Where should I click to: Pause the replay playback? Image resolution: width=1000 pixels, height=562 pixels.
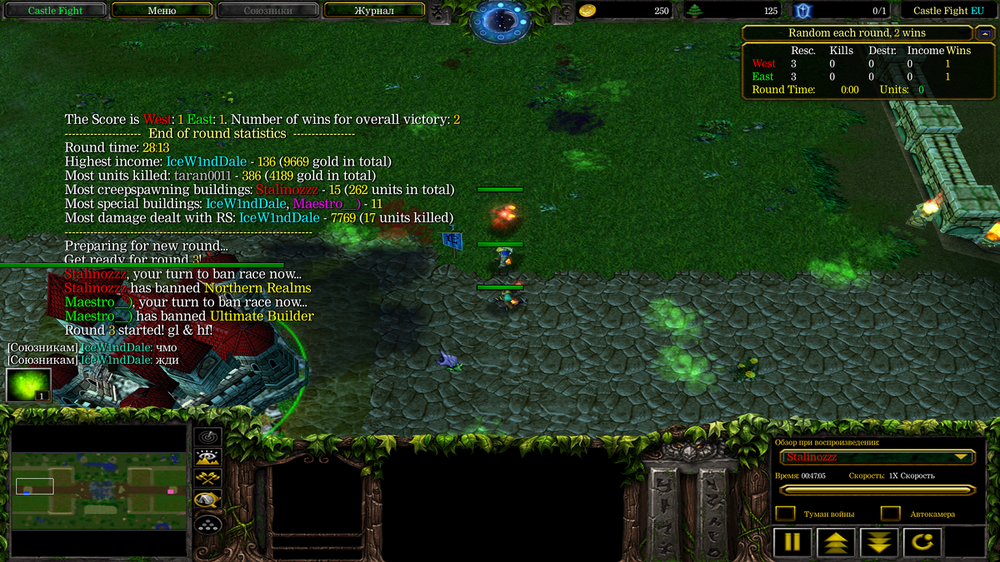click(791, 543)
